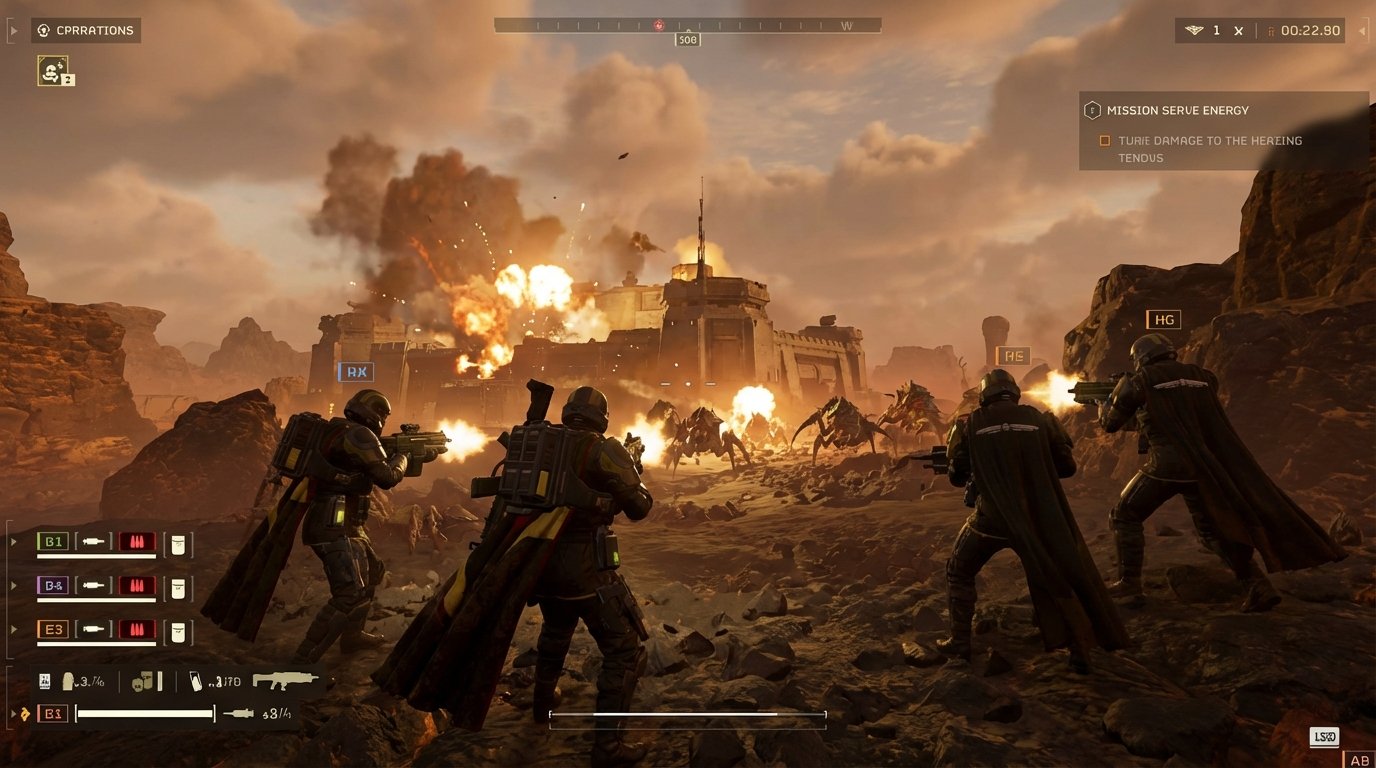1376x768 pixels.
Task: Toggle the red ammo indicator on B-8's row
Action: [x=137, y=587]
